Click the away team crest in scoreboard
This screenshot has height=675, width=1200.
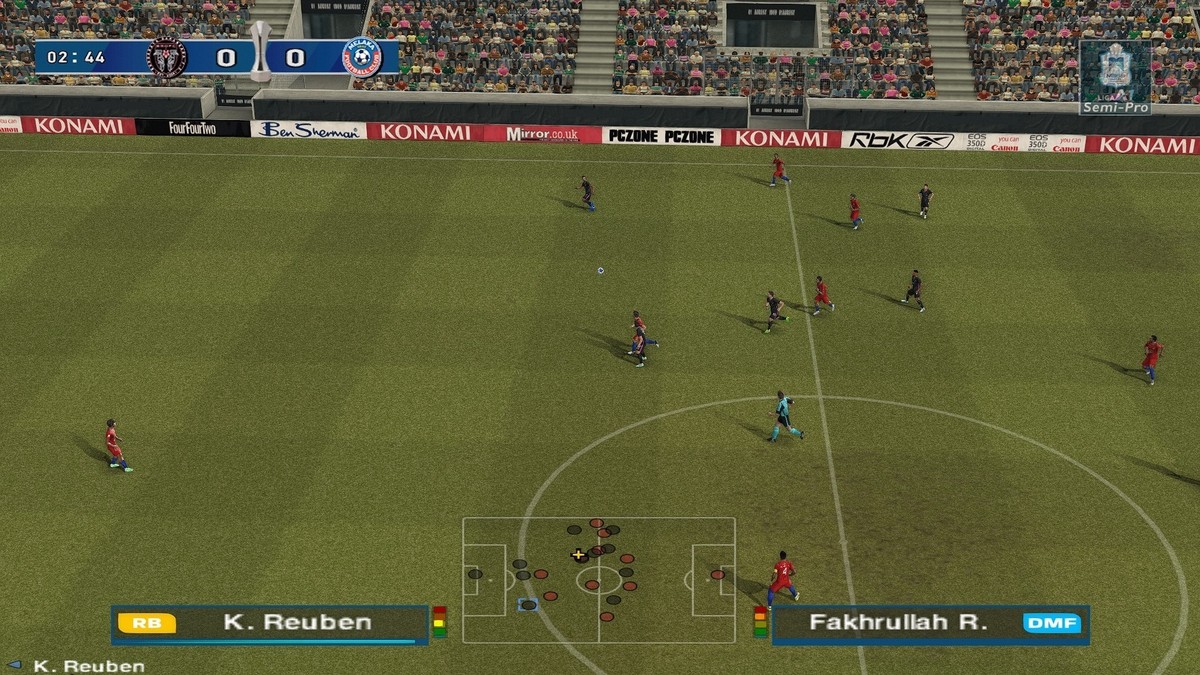pos(361,57)
